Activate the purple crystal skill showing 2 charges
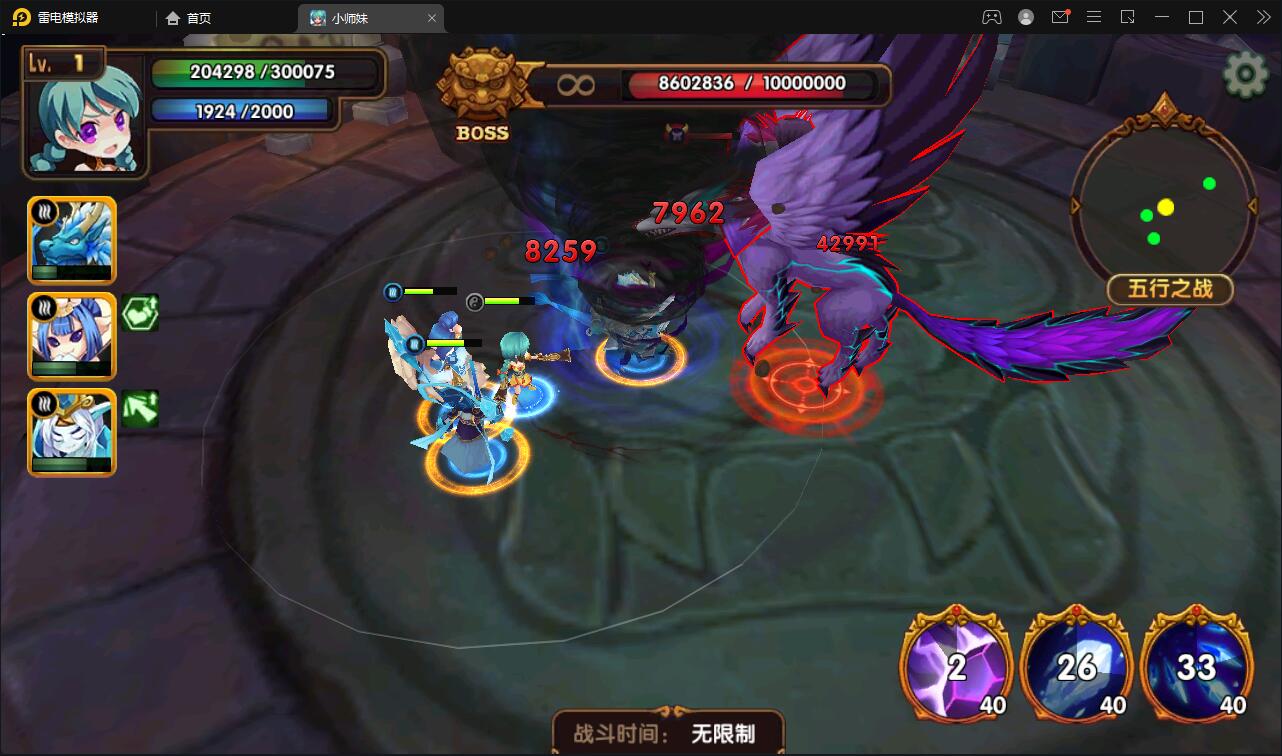The height and width of the screenshot is (756, 1282). (x=956, y=665)
